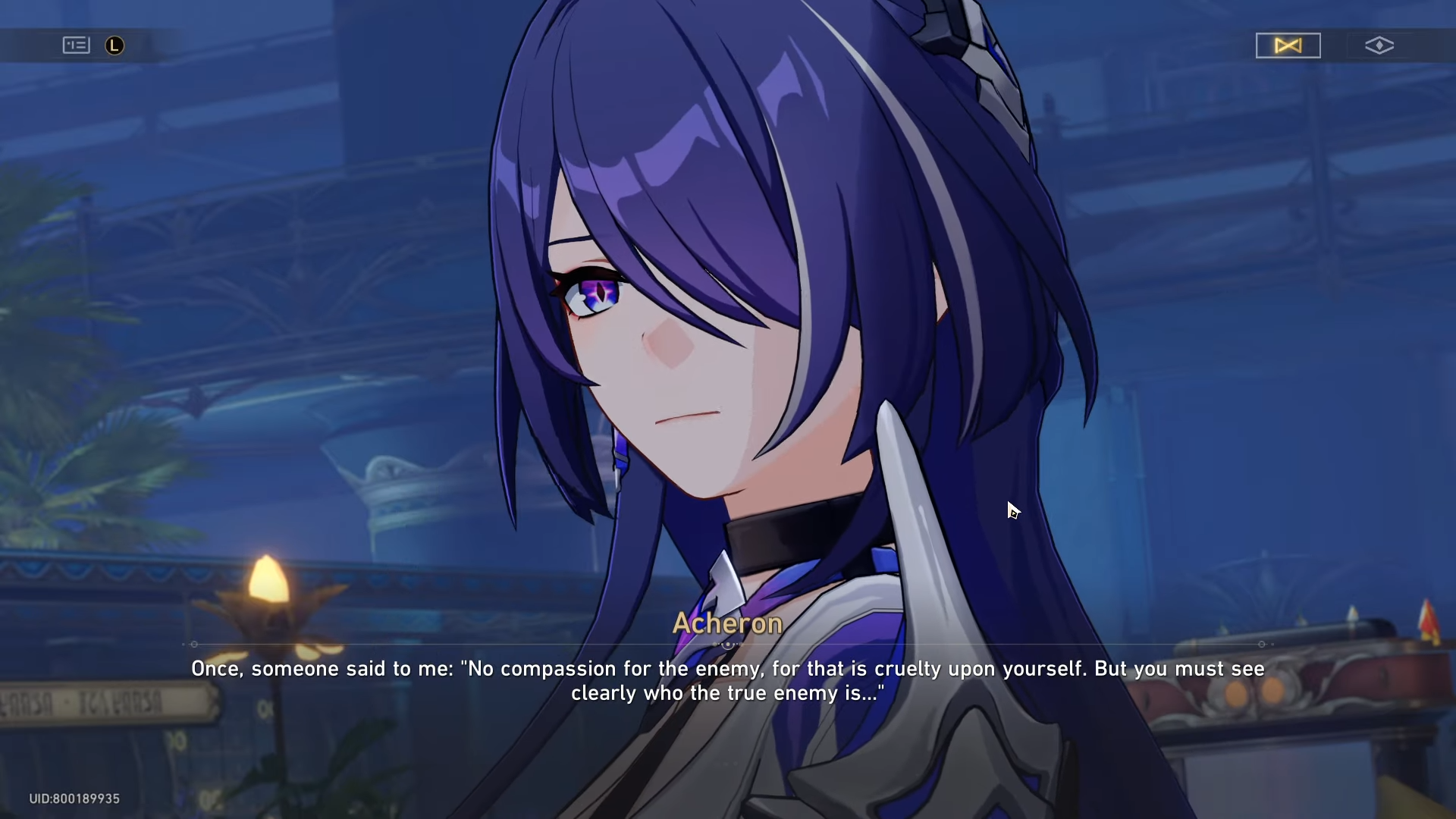Activate the highlighted auto-advance control

(x=1288, y=45)
